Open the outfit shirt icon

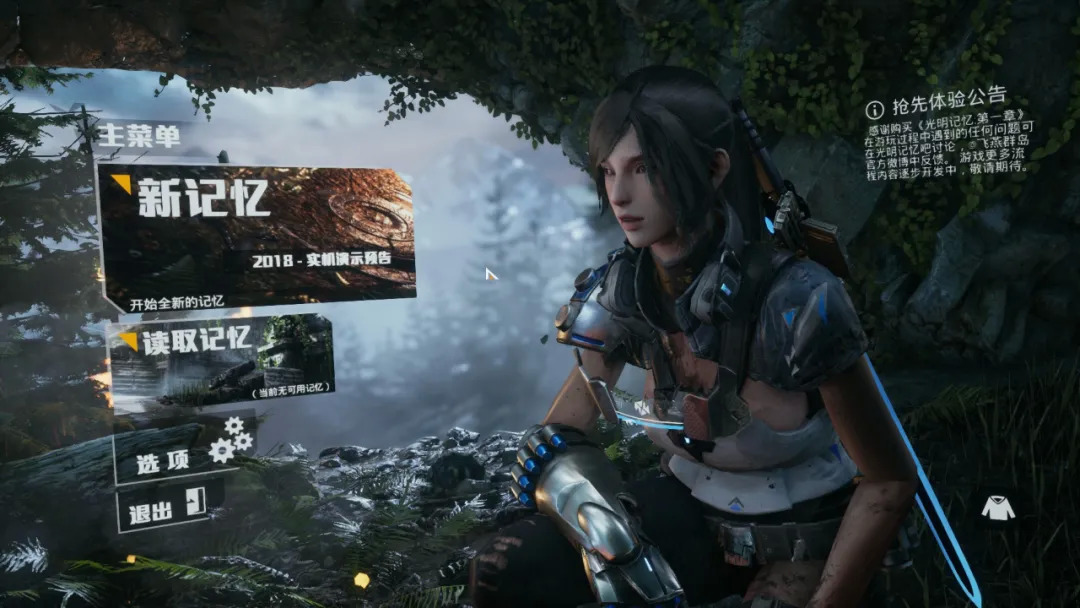997,508
